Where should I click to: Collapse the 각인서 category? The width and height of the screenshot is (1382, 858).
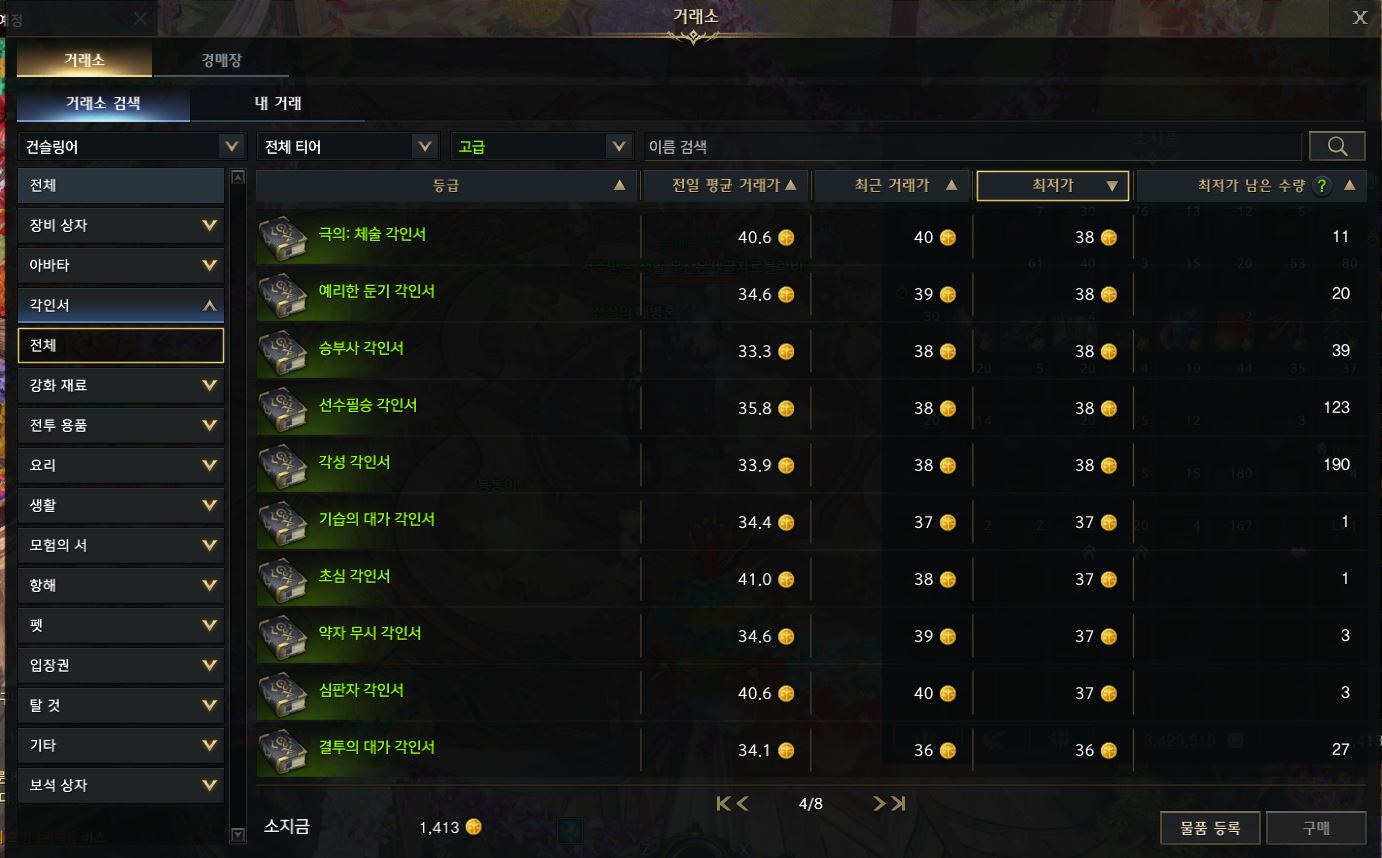click(x=121, y=306)
